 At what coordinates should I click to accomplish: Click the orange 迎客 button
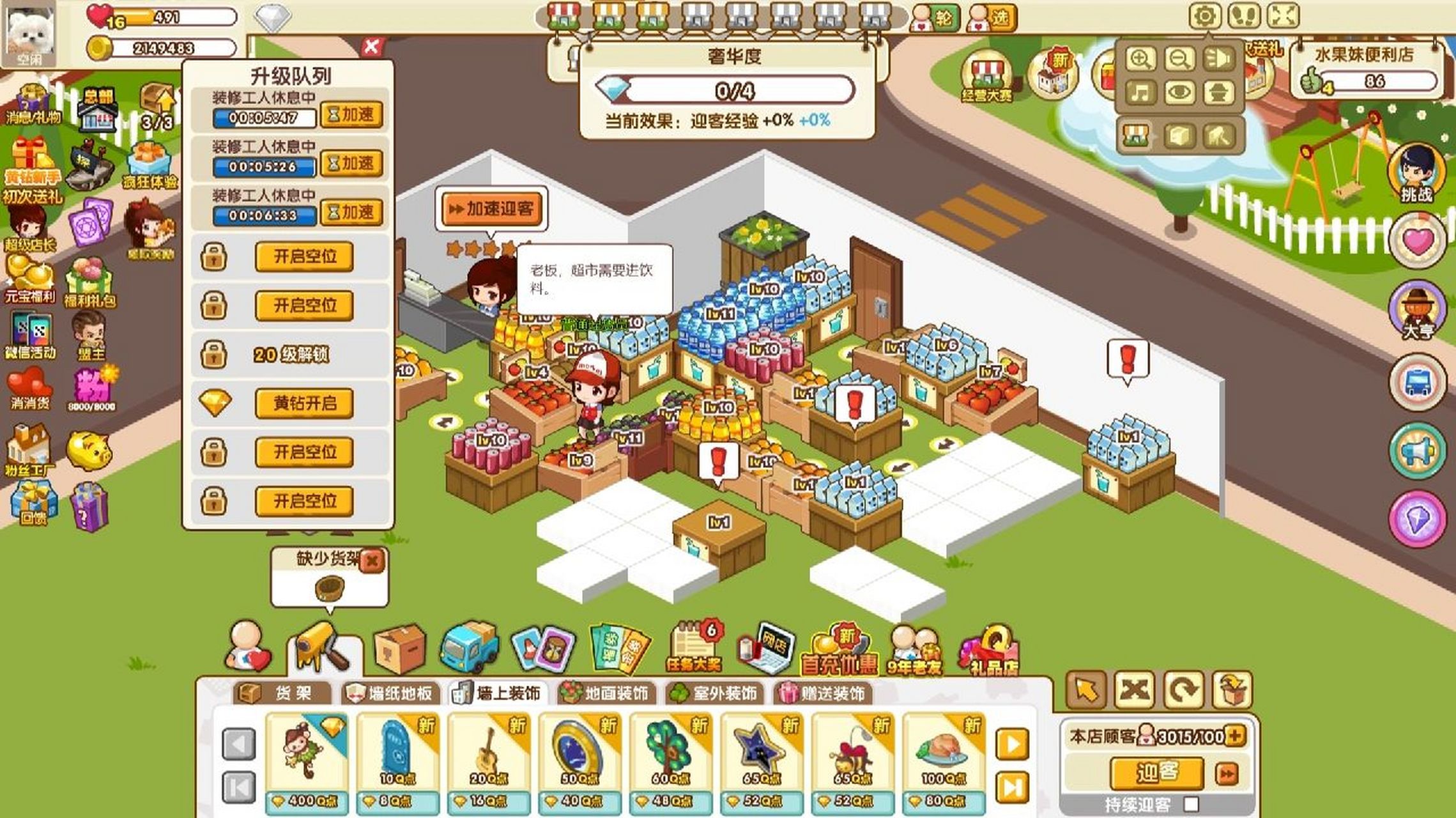[1157, 773]
